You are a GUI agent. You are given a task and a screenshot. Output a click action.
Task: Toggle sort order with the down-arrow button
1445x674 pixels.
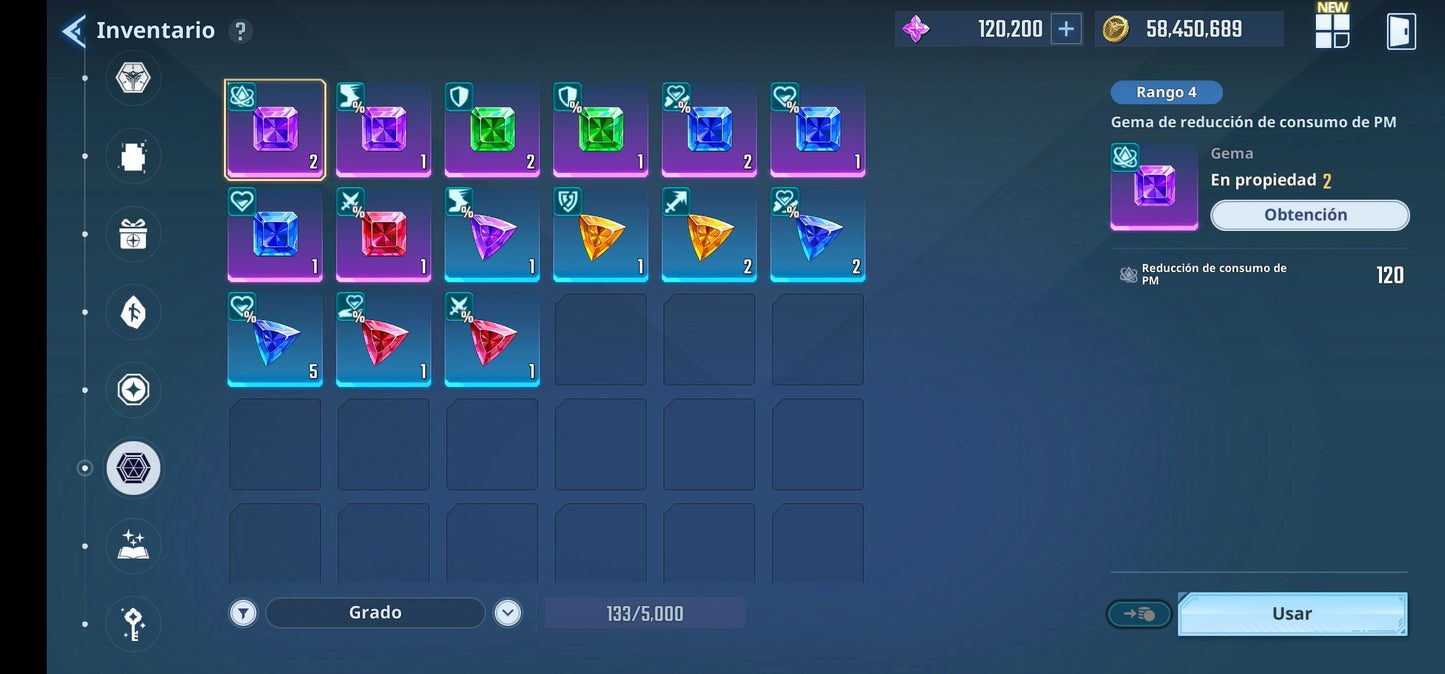(508, 613)
